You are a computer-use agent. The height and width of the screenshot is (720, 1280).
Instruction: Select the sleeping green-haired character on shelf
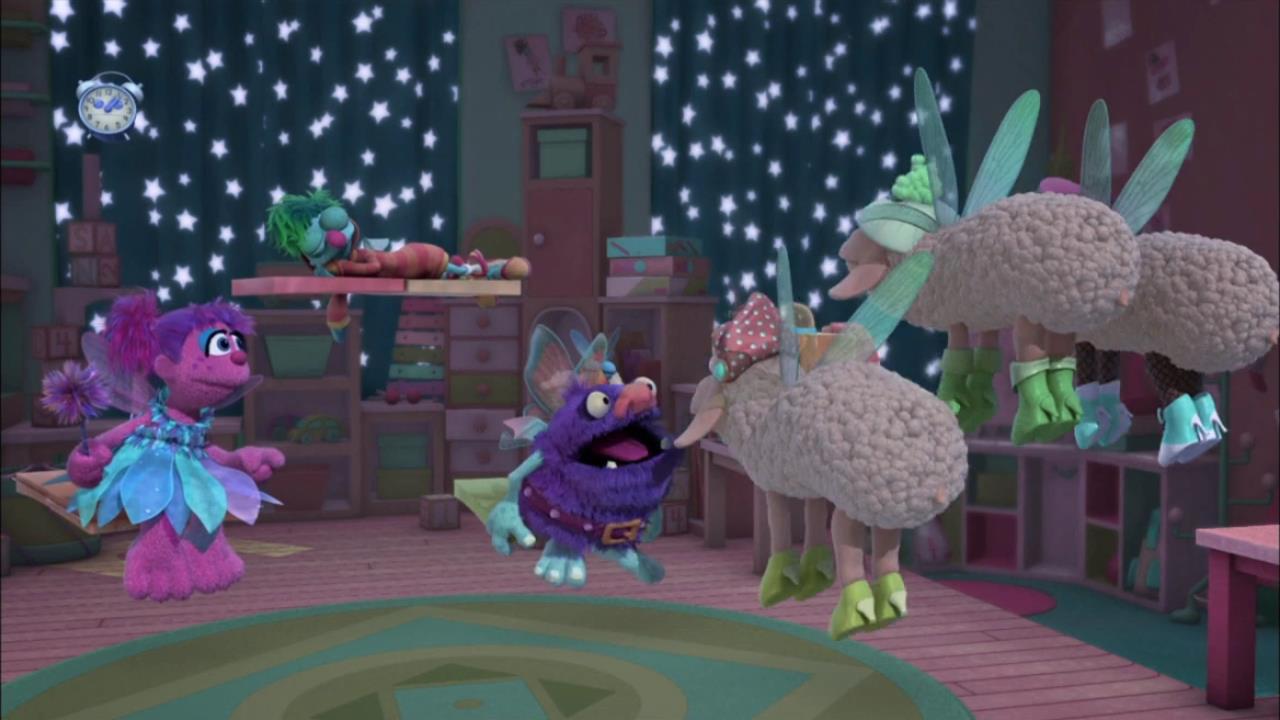click(330, 240)
